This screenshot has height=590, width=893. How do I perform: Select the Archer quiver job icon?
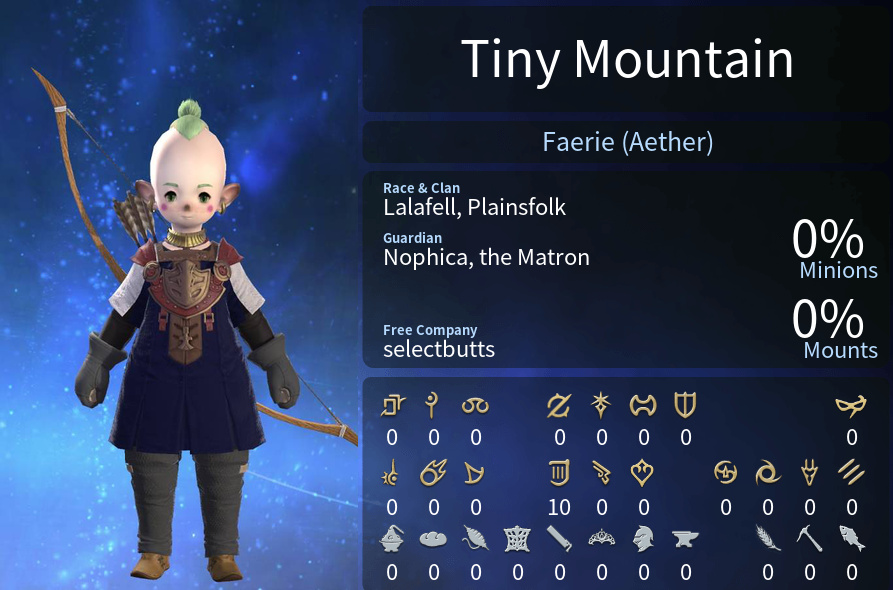click(559, 472)
